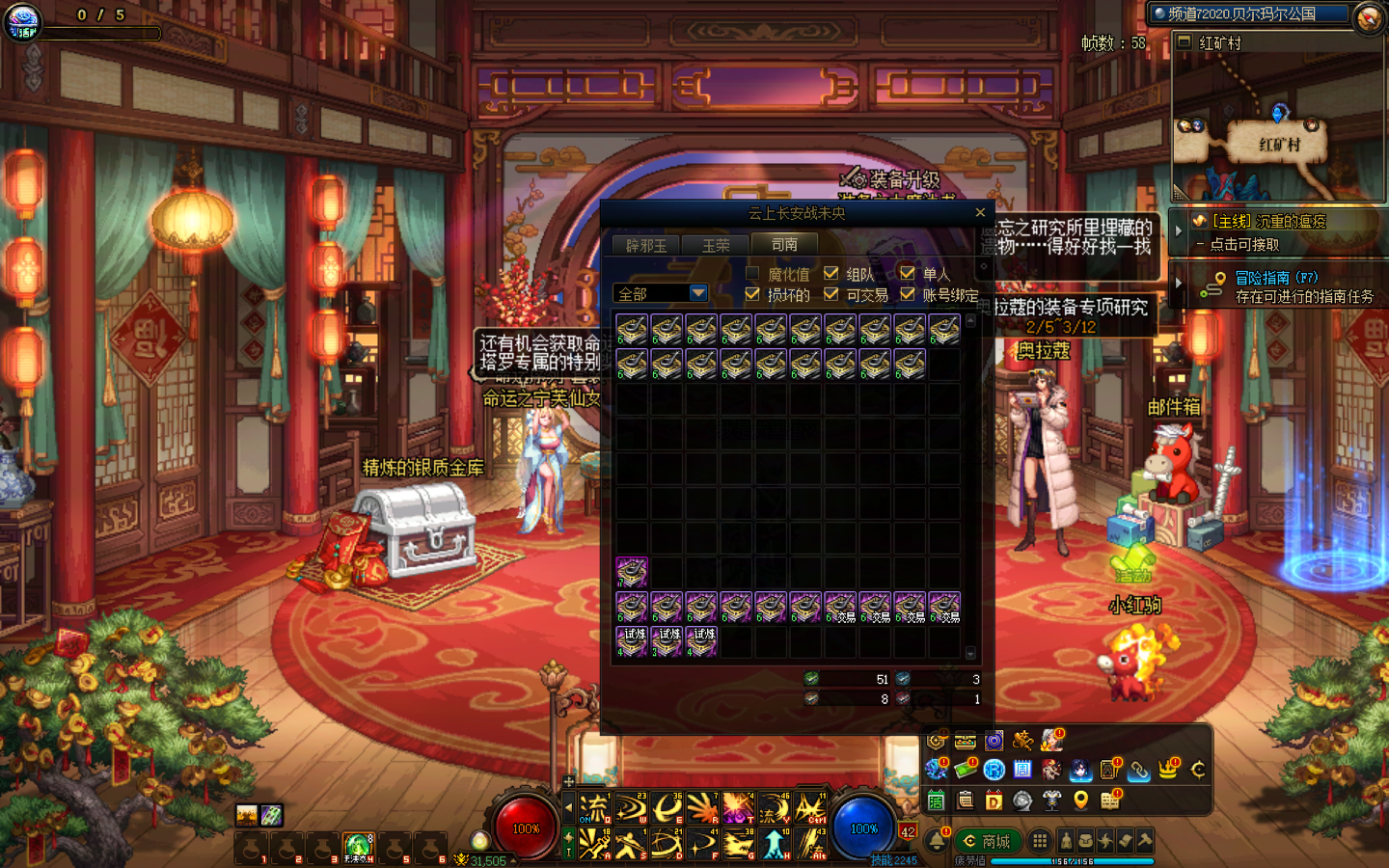1389x868 pixels.
Task: Enable the 魔化值 checkbox
Action: (752, 274)
